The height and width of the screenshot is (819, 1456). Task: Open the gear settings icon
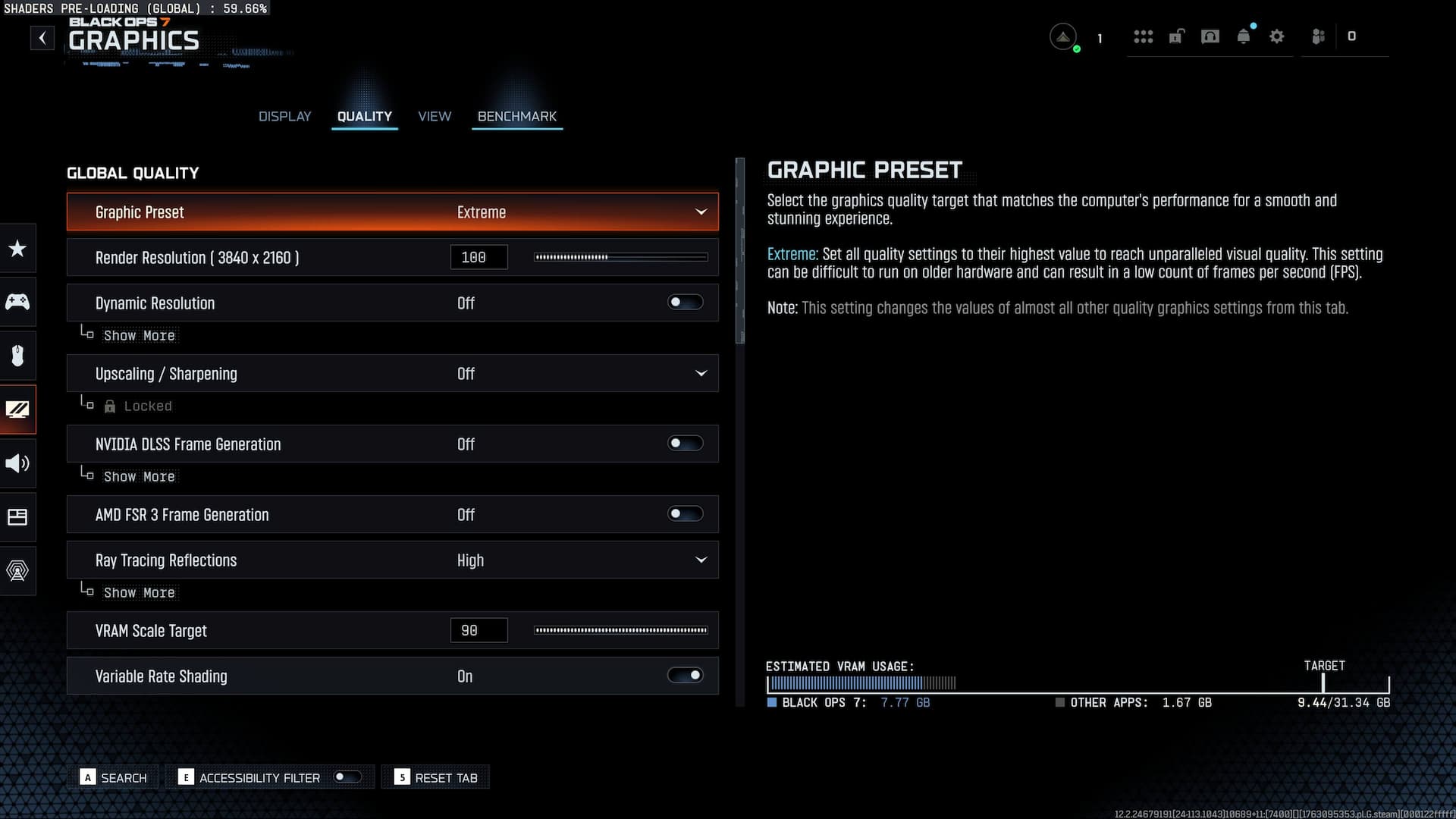point(1277,36)
